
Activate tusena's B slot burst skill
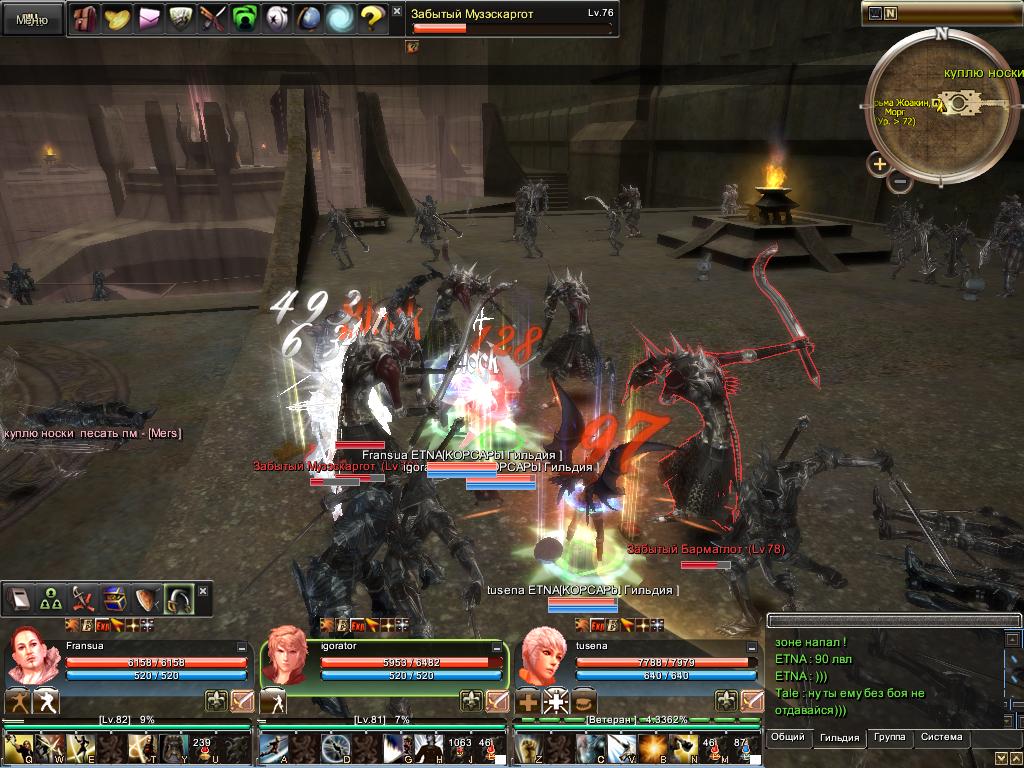(x=653, y=748)
